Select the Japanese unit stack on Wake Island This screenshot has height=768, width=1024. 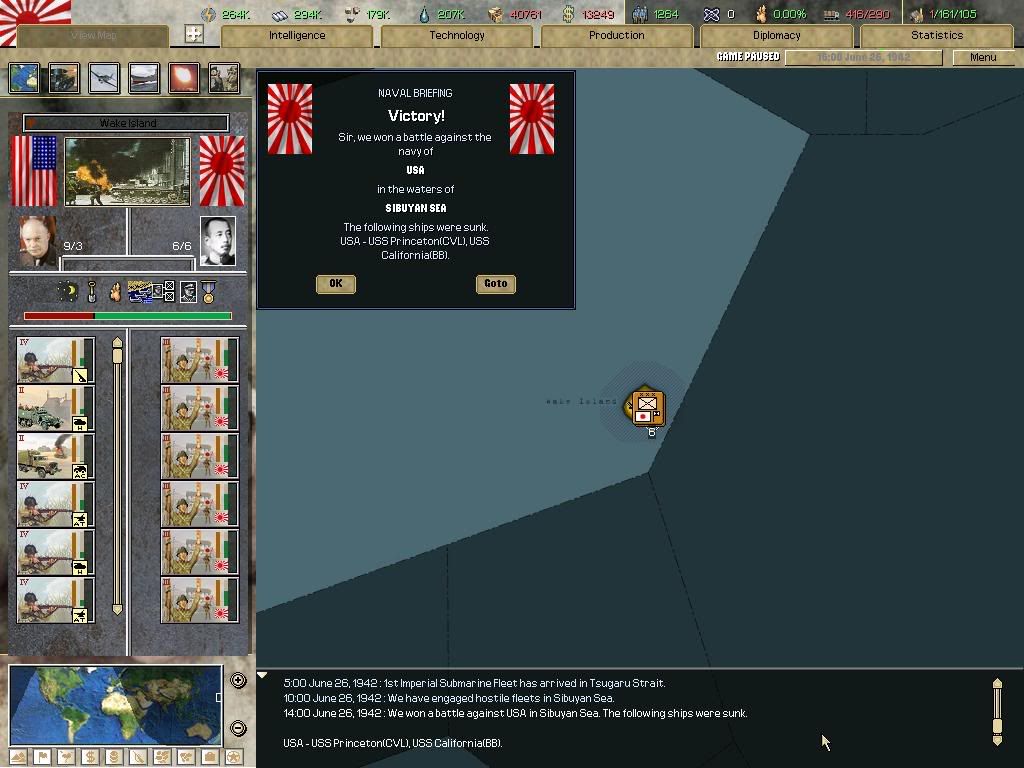pos(648,406)
